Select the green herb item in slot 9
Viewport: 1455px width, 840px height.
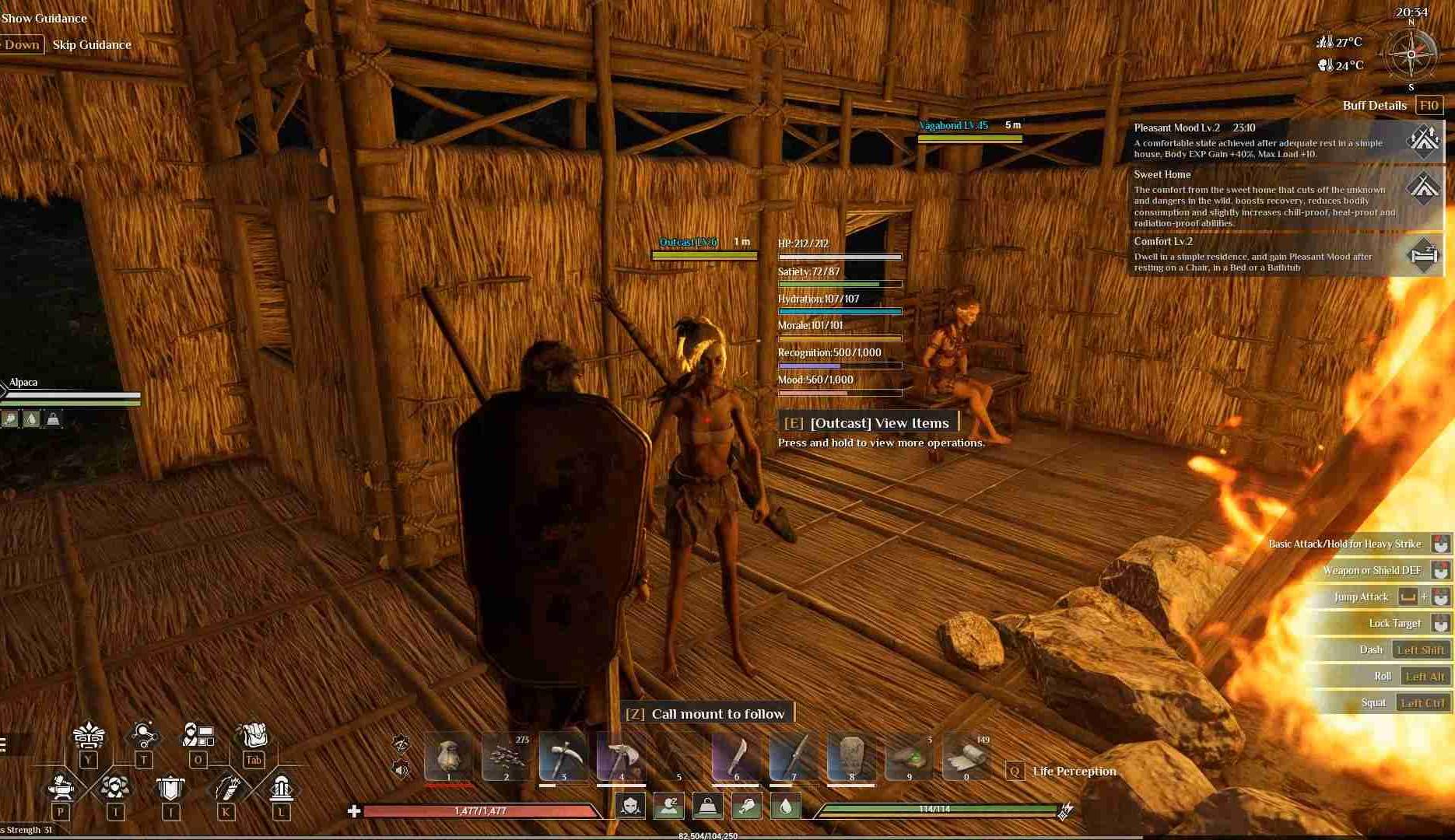click(909, 756)
